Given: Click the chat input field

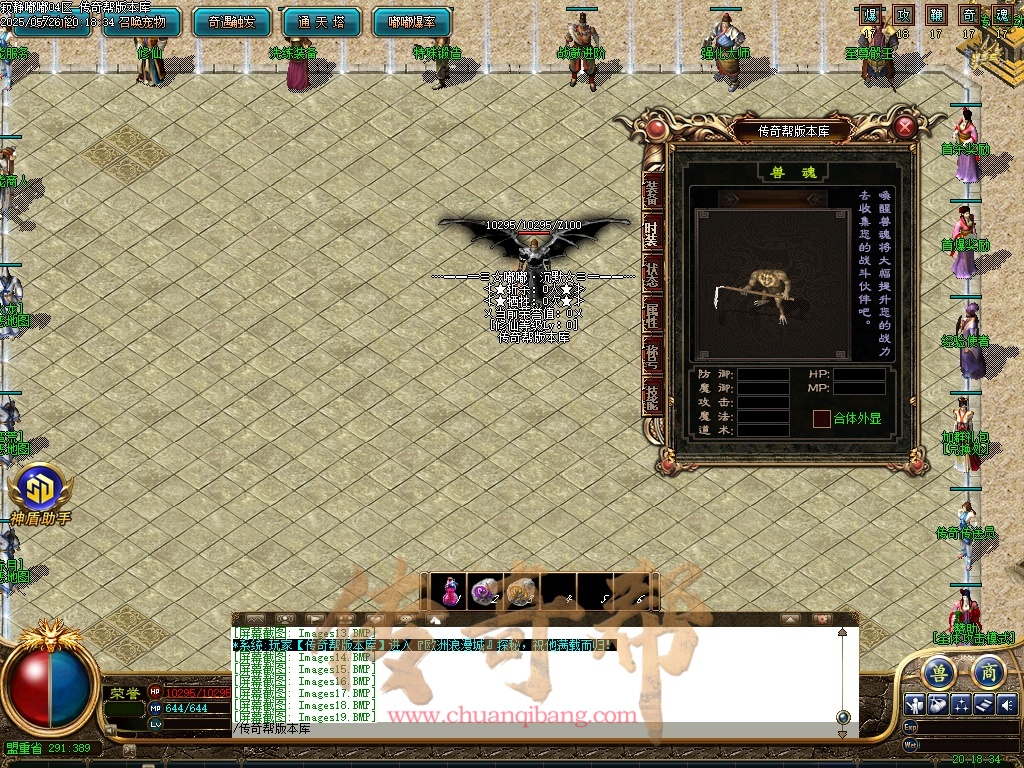Looking at the screenshot, I should tap(530, 729).
